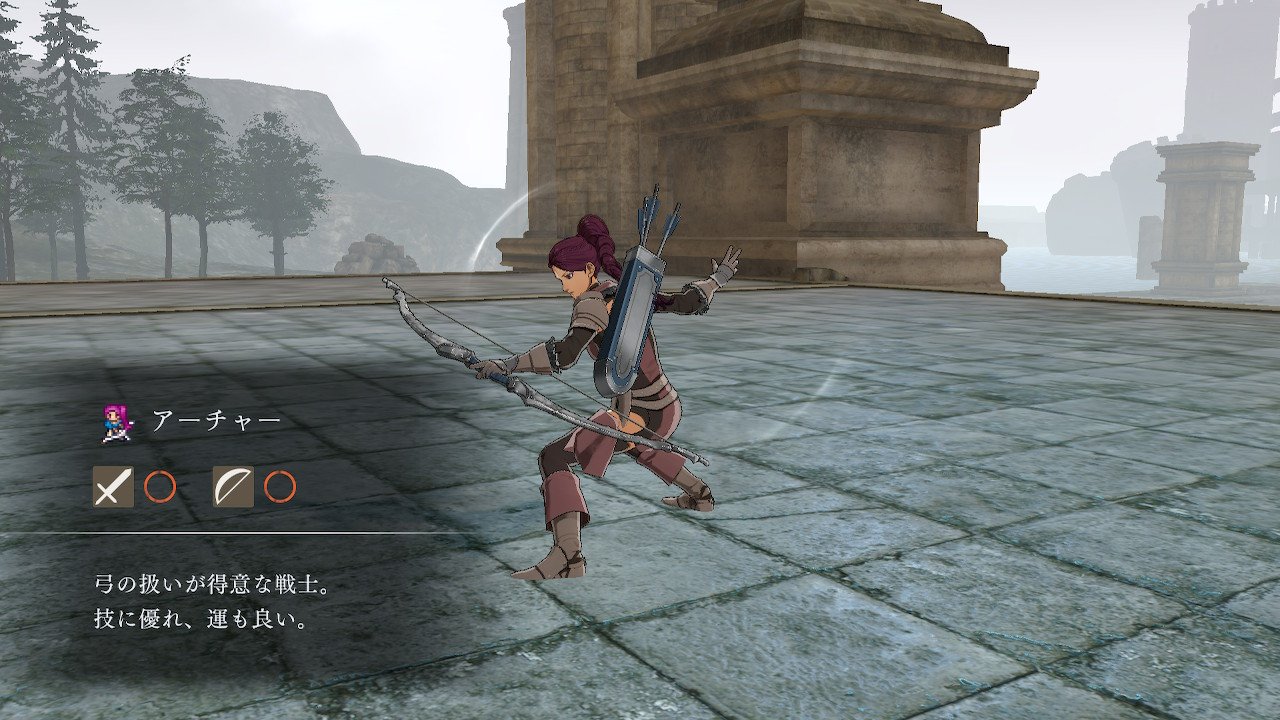Click the Archer class pixel sprite
This screenshot has height=720, width=1280.
pyautogui.click(x=116, y=422)
